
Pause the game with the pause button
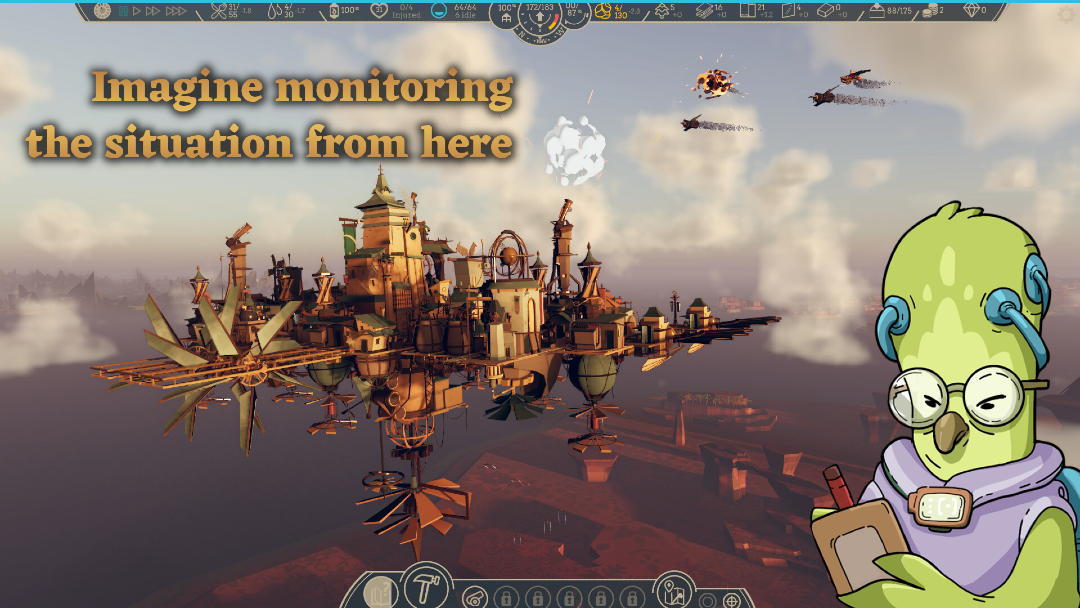[x=123, y=11]
